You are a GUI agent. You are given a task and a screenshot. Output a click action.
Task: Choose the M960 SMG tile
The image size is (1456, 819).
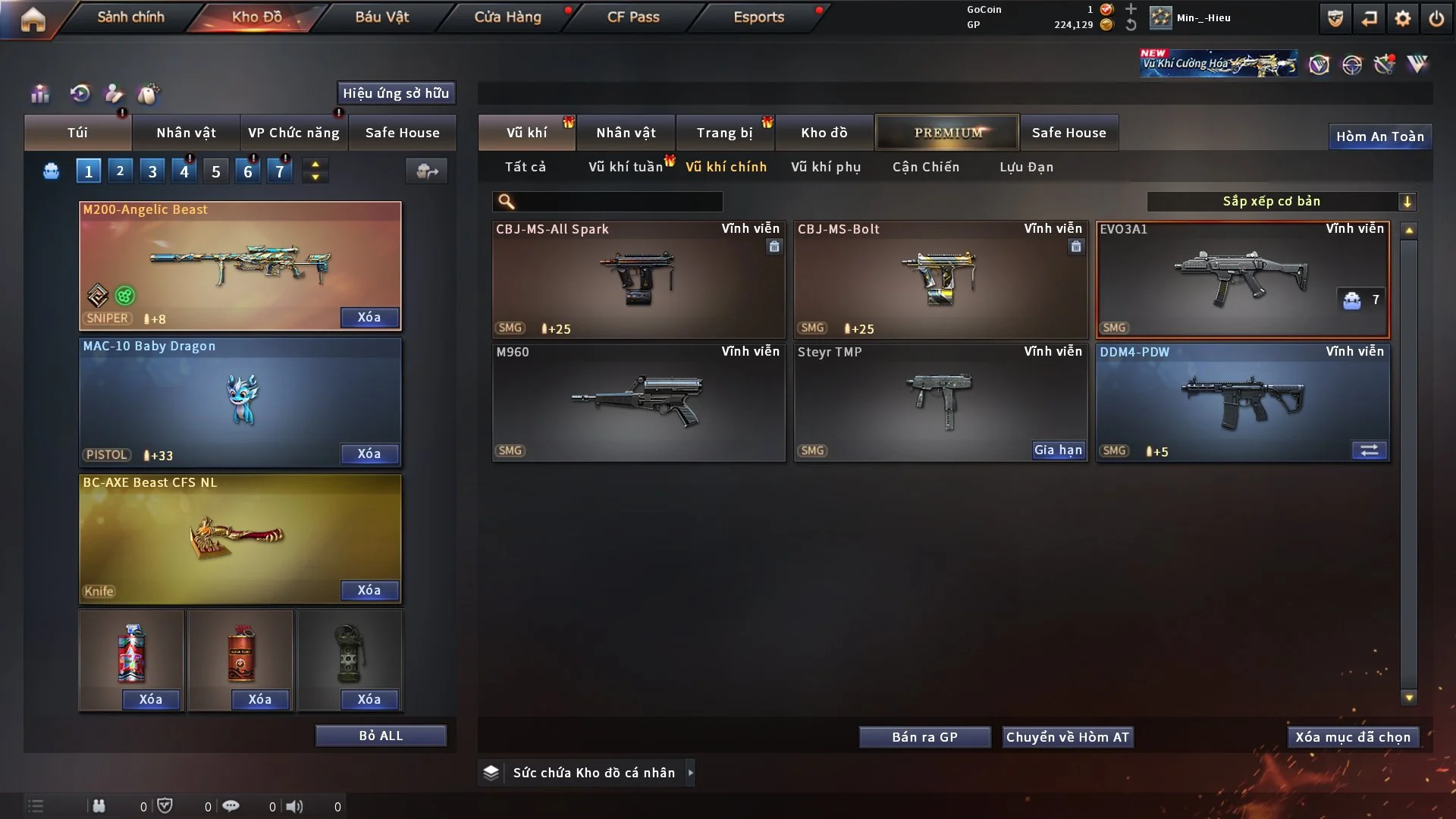(638, 402)
